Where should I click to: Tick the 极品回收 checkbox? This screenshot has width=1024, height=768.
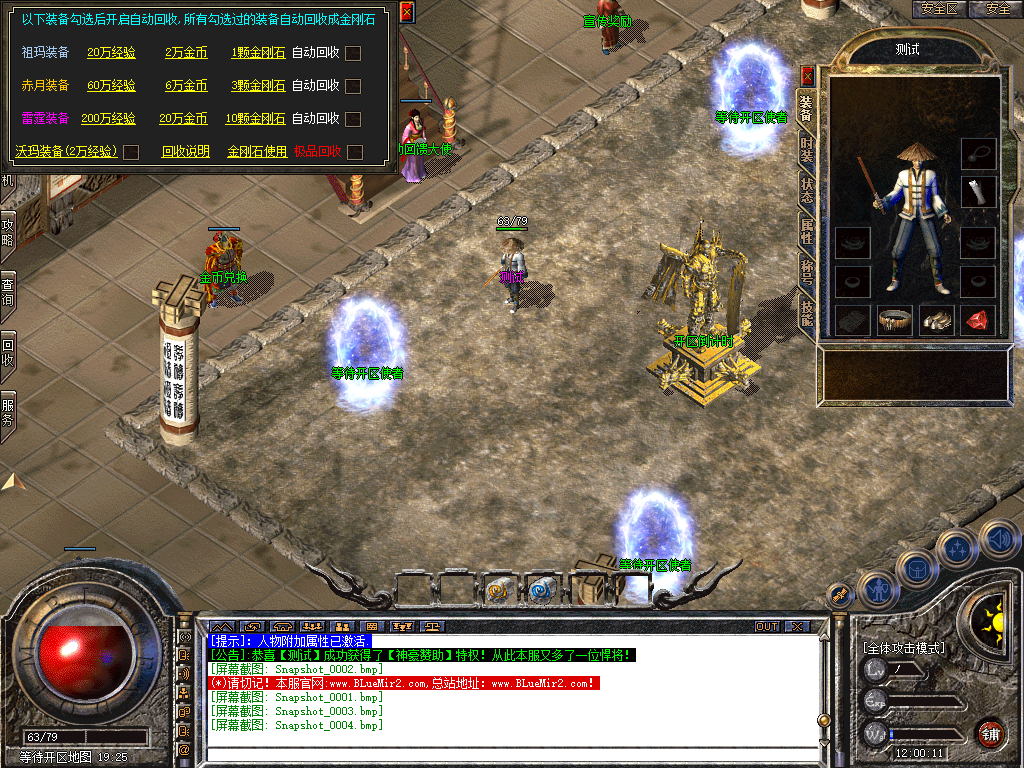tap(354, 152)
